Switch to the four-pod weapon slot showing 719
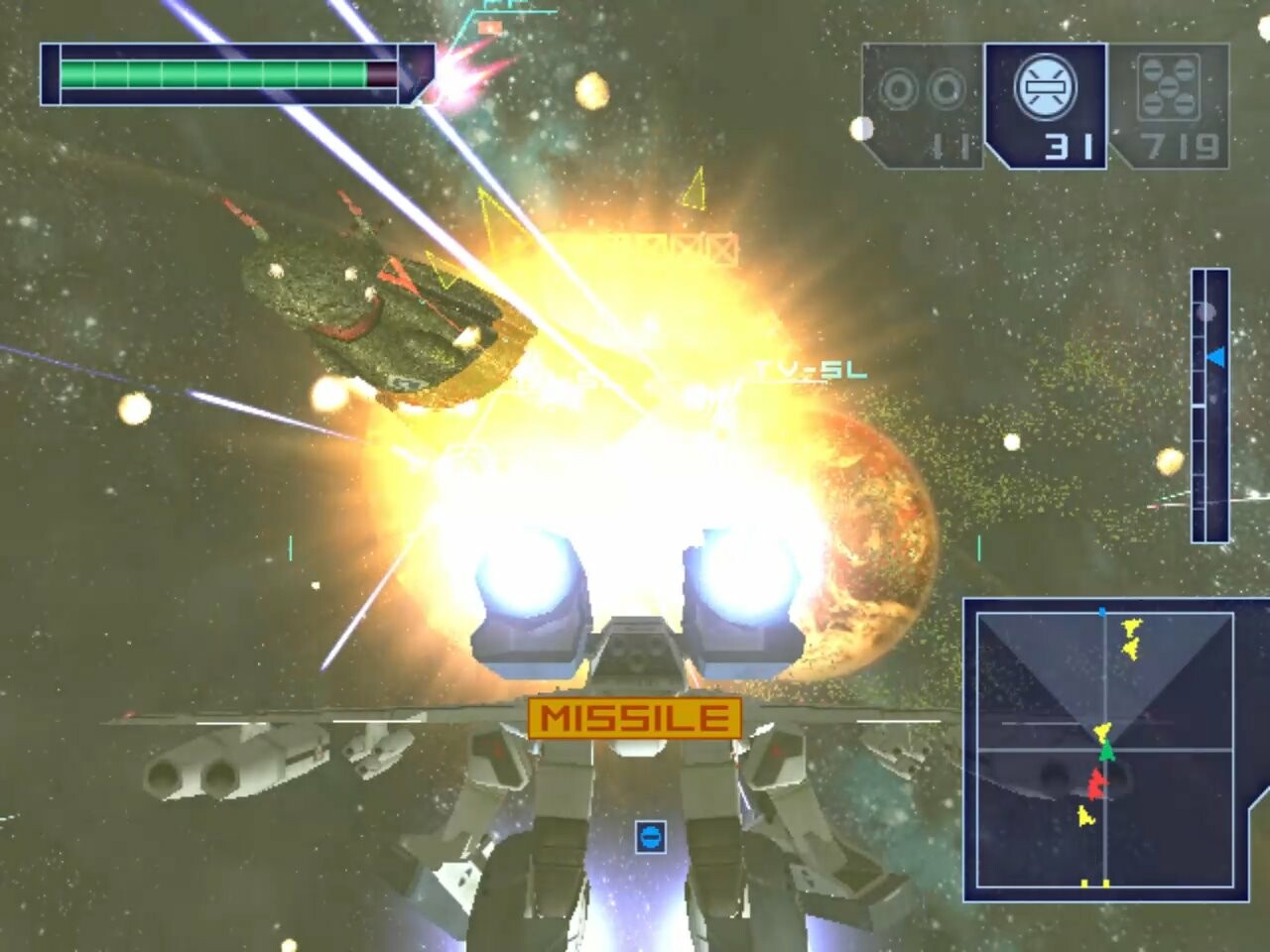 tap(1169, 106)
